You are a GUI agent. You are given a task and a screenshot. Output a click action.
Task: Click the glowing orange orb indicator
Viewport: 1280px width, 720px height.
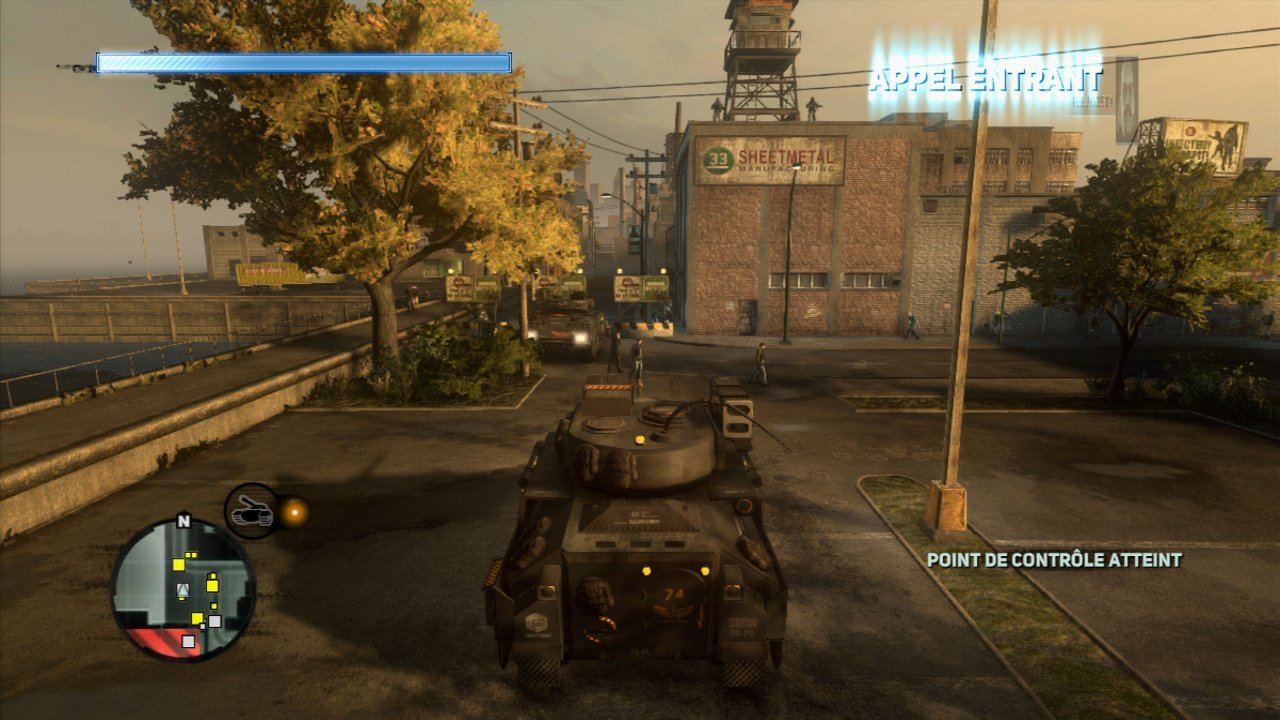coord(296,511)
